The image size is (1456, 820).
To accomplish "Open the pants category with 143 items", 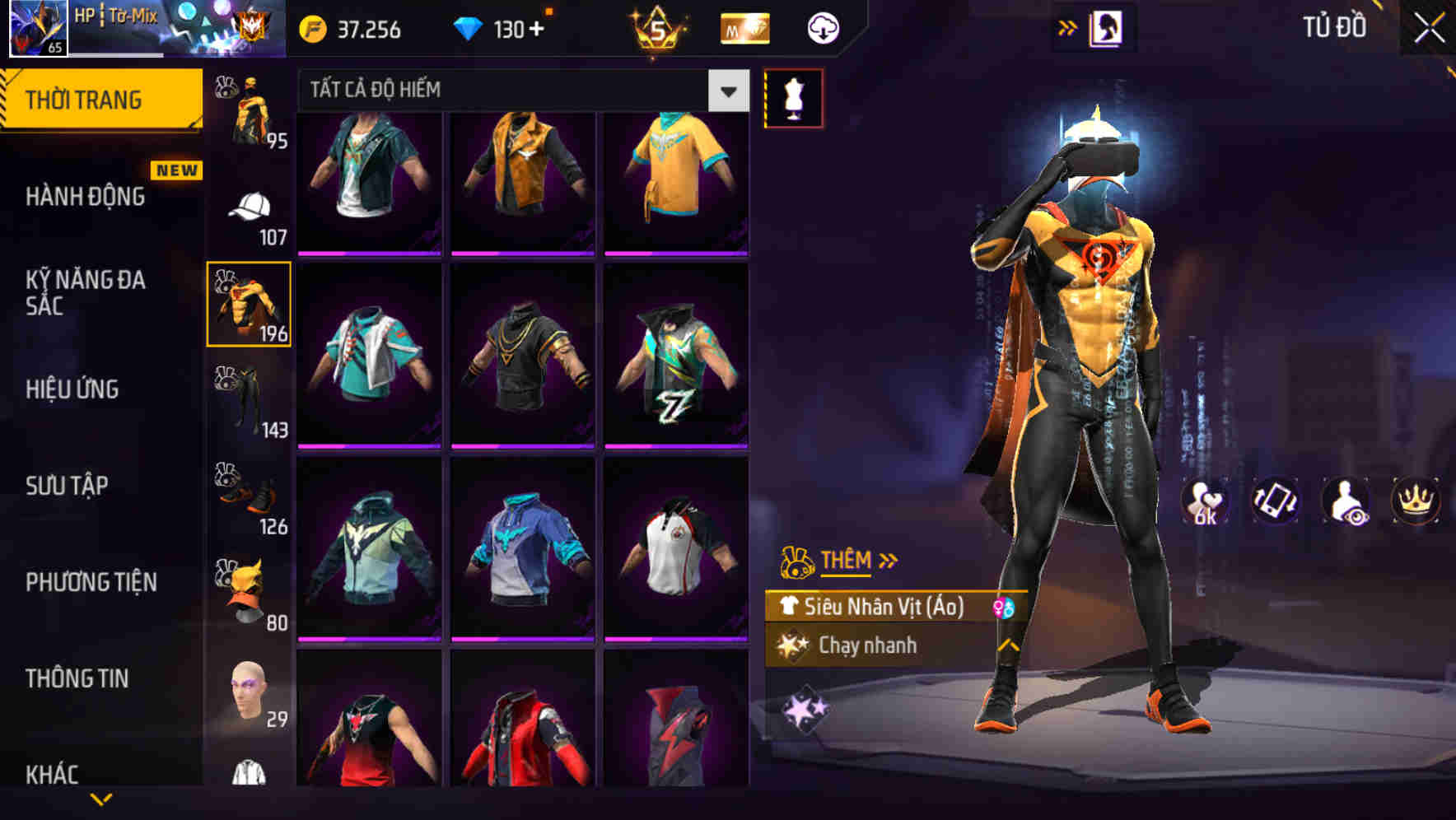I will coord(246,397).
